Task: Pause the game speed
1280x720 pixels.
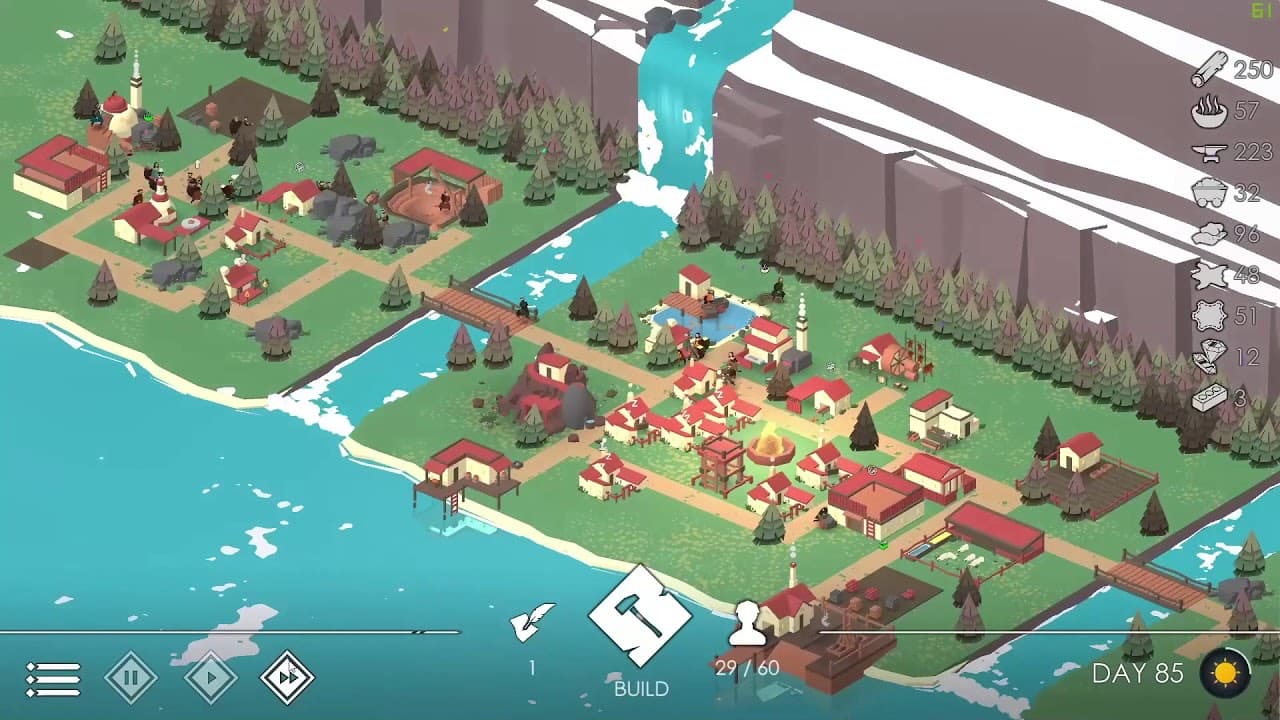Action: point(131,678)
